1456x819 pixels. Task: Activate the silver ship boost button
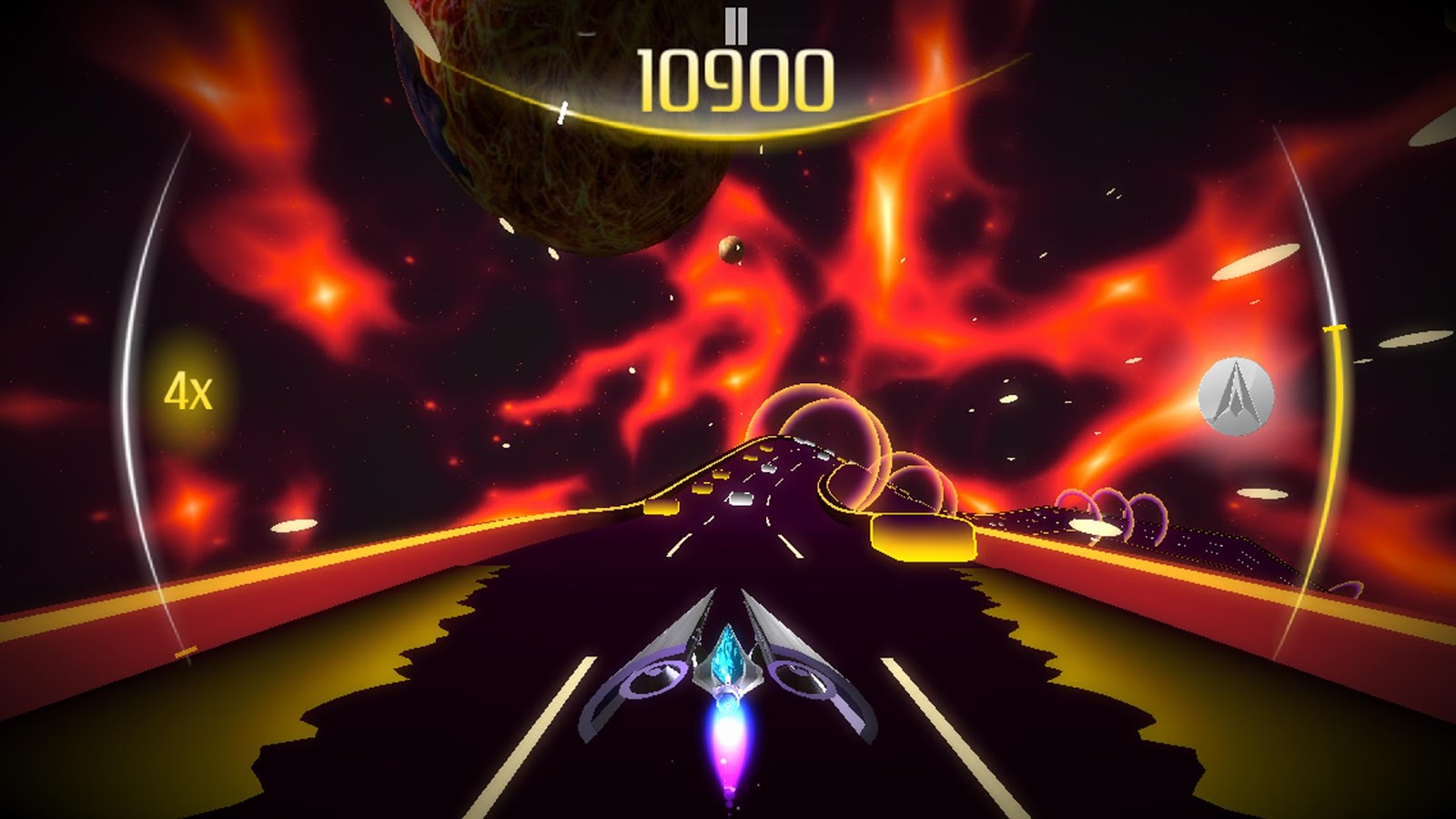pos(1235,396)
